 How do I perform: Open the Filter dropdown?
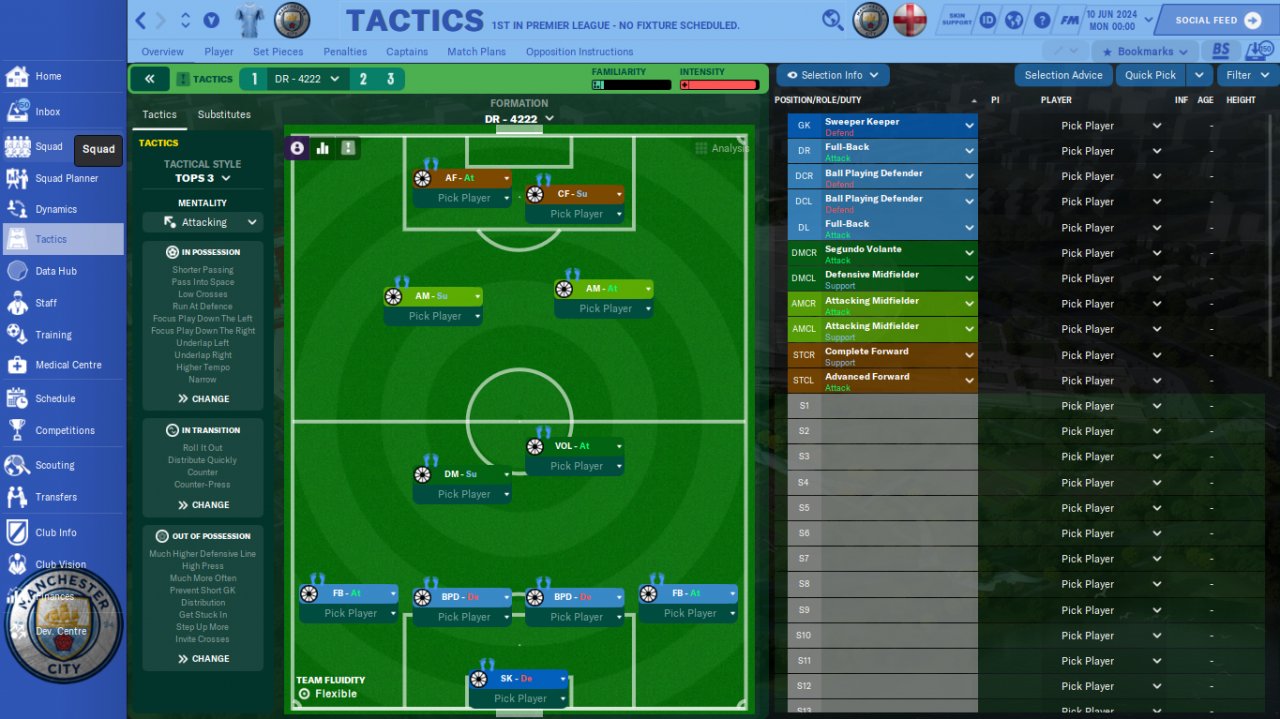coord(1247,75)
